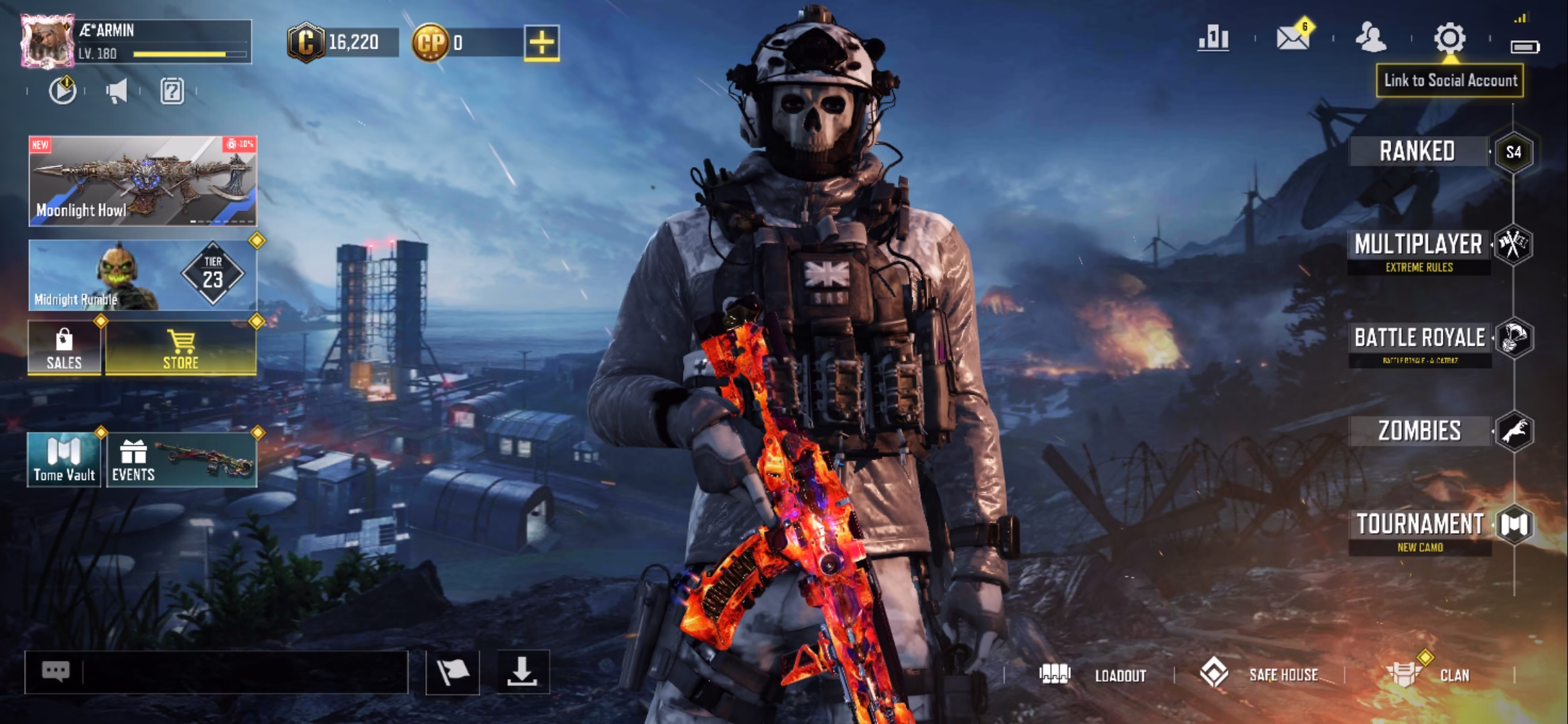Open the mail inbox envelope
The width and height of the screenshot is (1568, 724).
(x=1293, y=38)
